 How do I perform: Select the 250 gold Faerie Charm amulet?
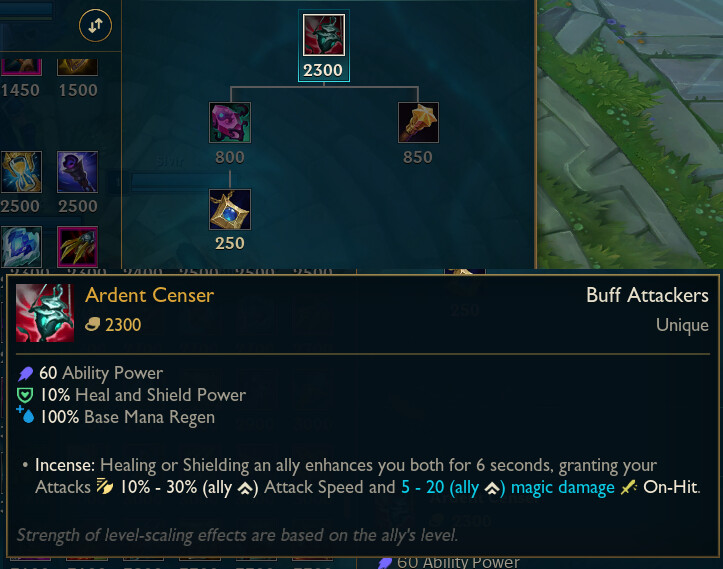(x=230, y=209)
